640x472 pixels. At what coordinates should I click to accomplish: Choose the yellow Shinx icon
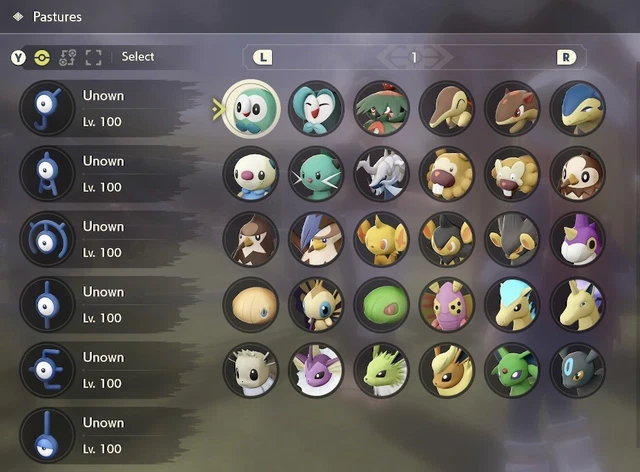click(x=381, y=240)
